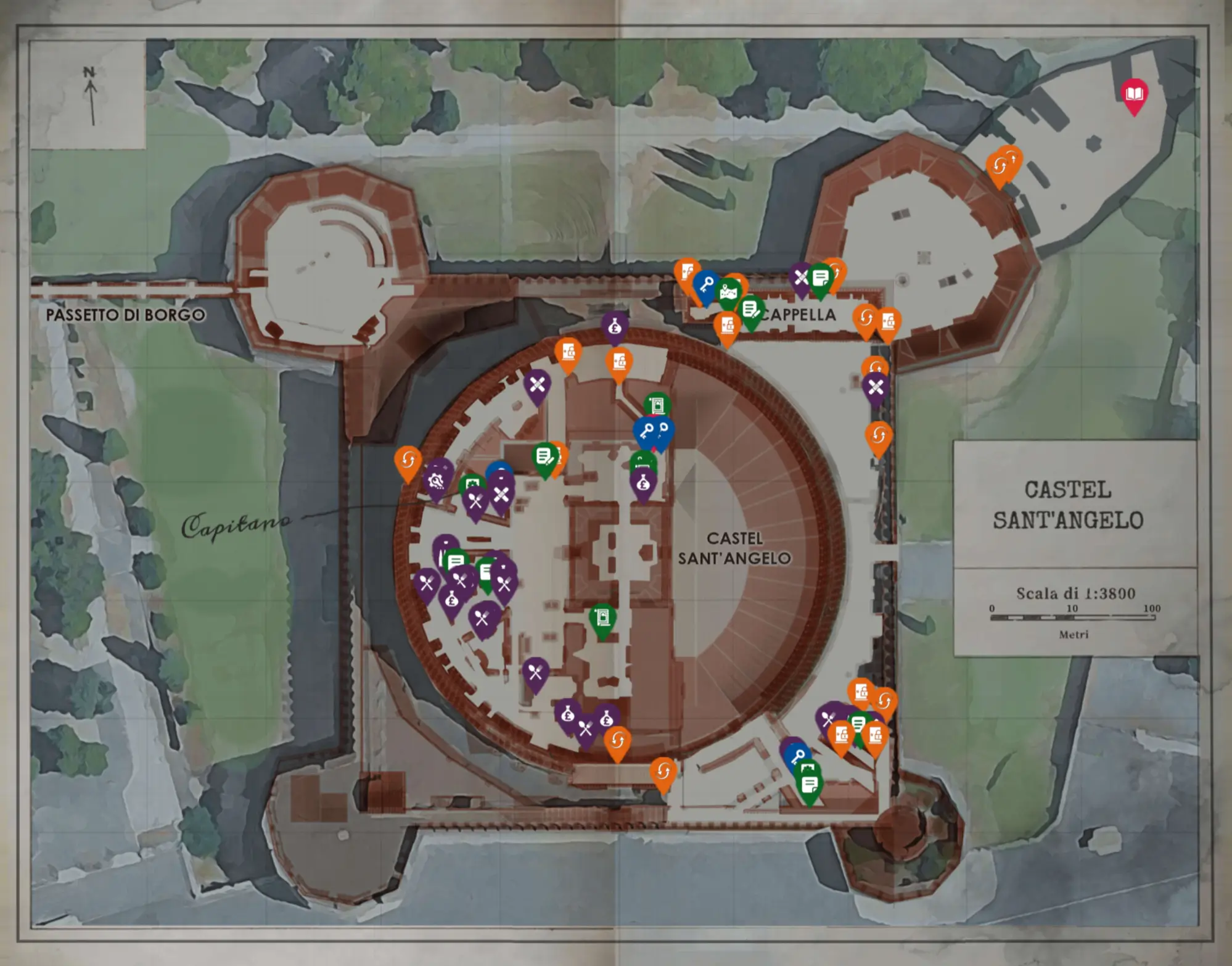Screen dimensions: 1232x966
Task: Select the orange locked-door marker left of Cappella label
Action: (x=728, y=326)
